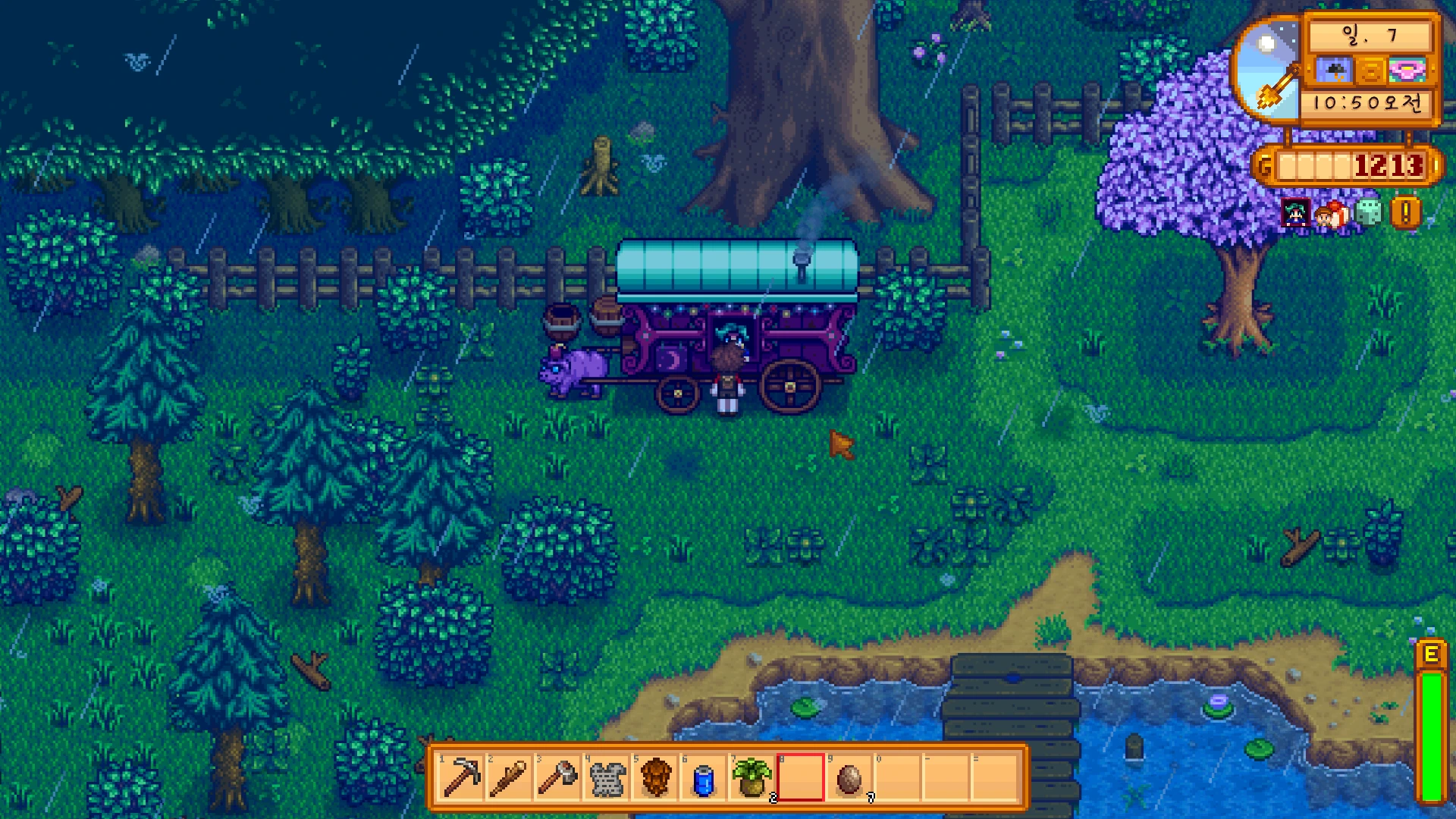This screenshot has height=819, width=1456.
Task: Open the quest journal exclamation icon
Action: pyautogui.click(x=1405, y=213)
